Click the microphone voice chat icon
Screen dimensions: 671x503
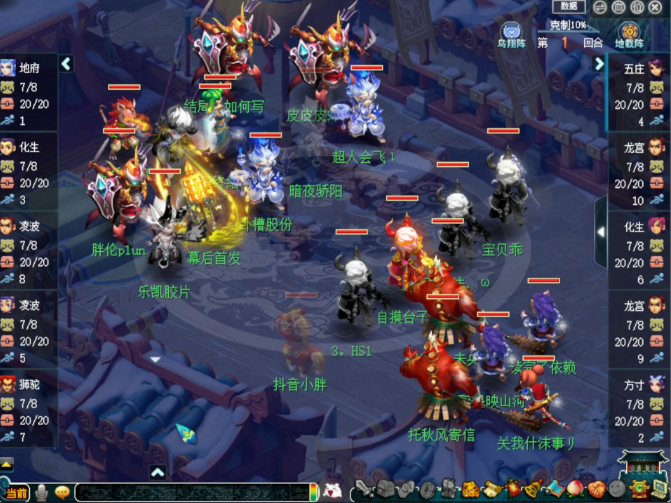coord(41,492)
